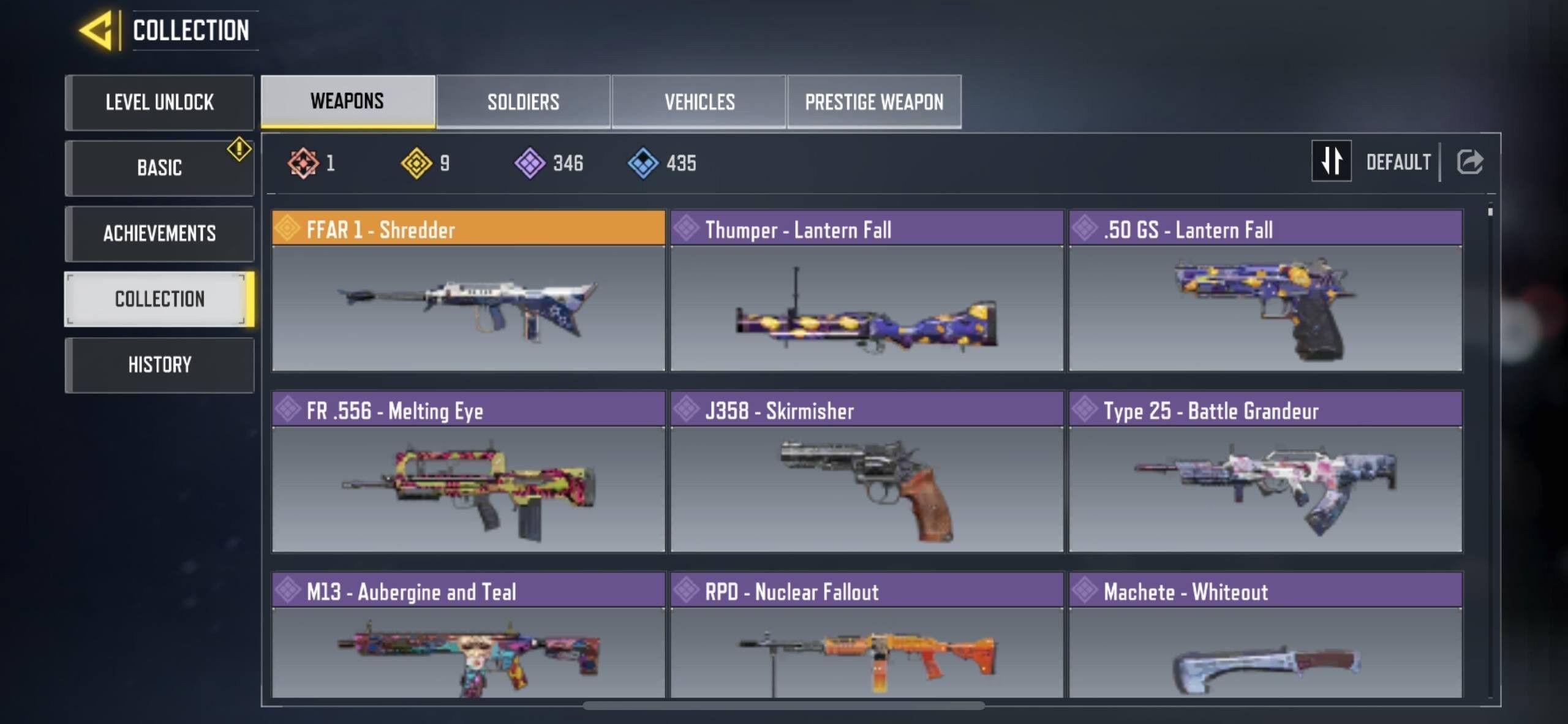This screenshot has height=724, width=1568.
Task: Switch to the SOLDIERS tab
Action: tap(522, 102)
